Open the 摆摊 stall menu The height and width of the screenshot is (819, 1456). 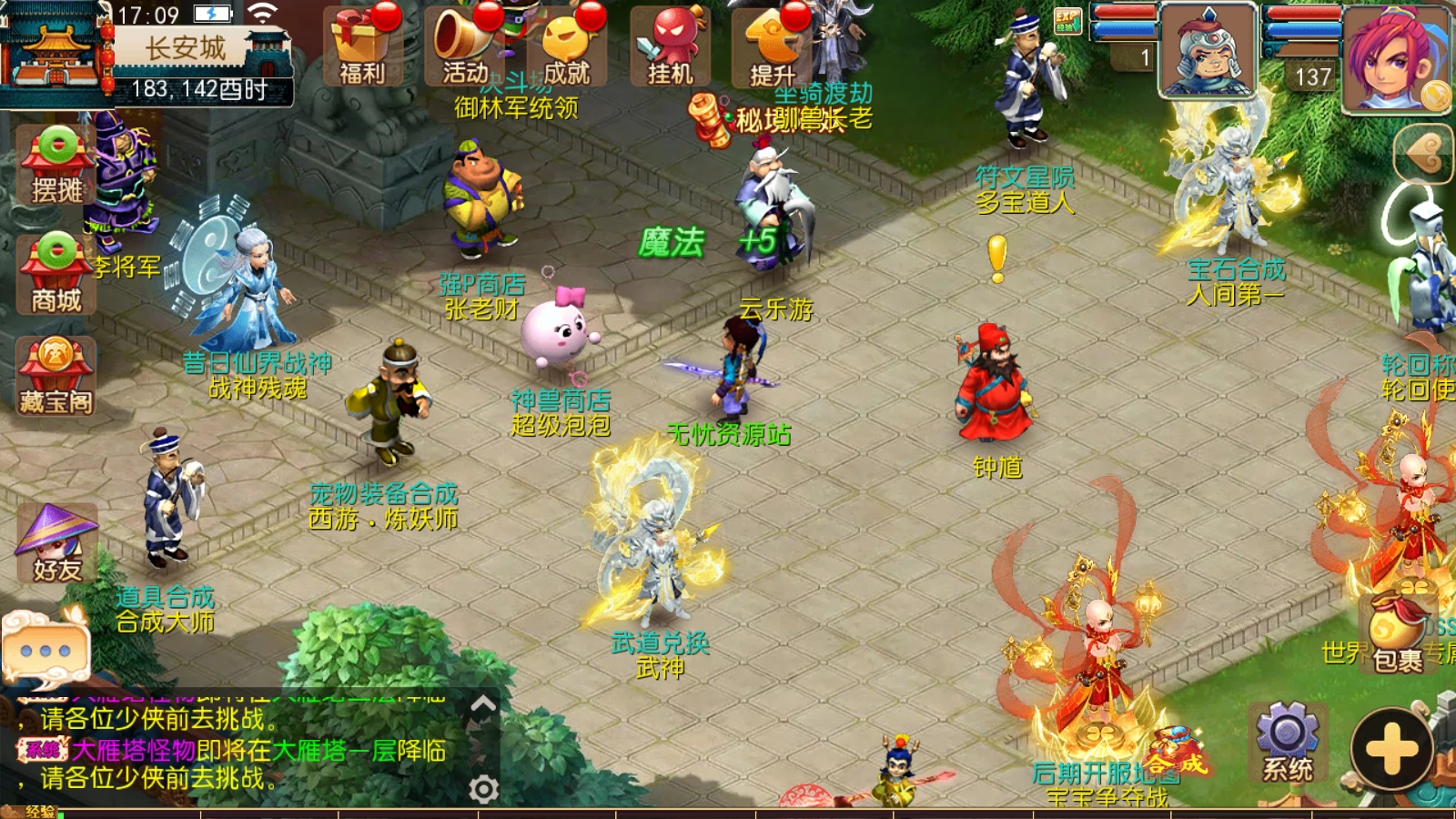tap(56, 166)
